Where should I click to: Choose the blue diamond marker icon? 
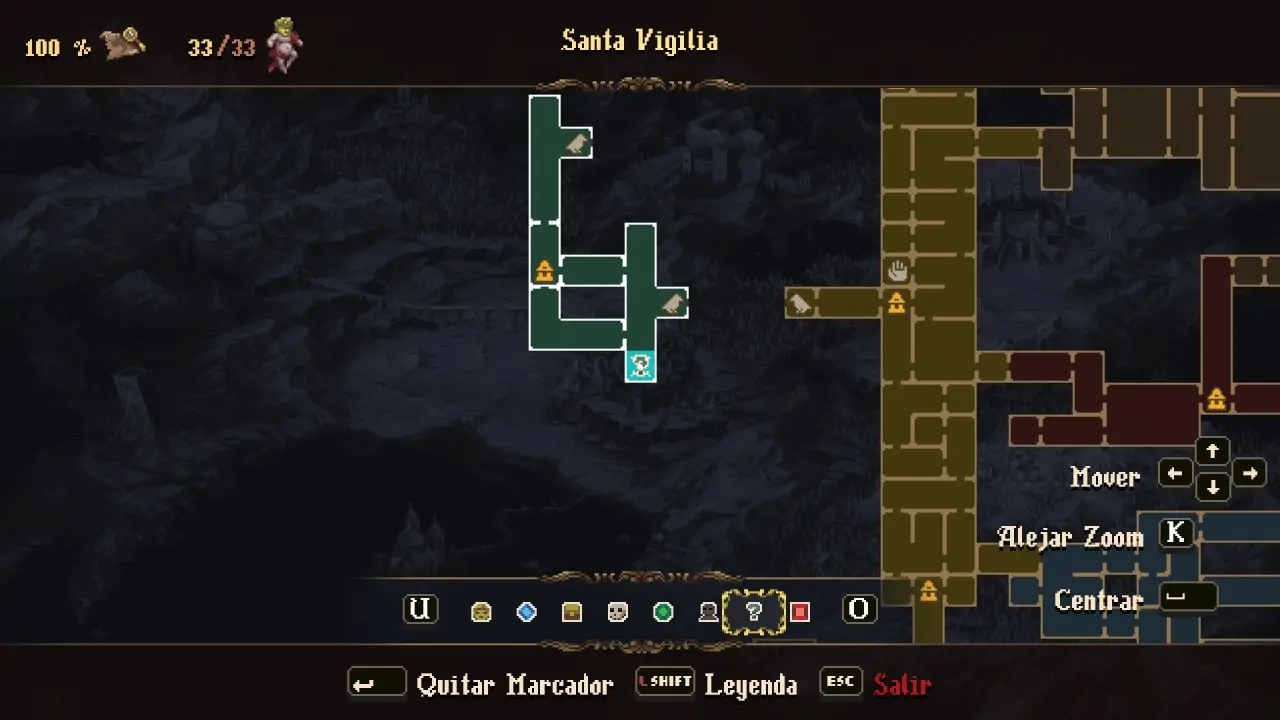(526, 612)
